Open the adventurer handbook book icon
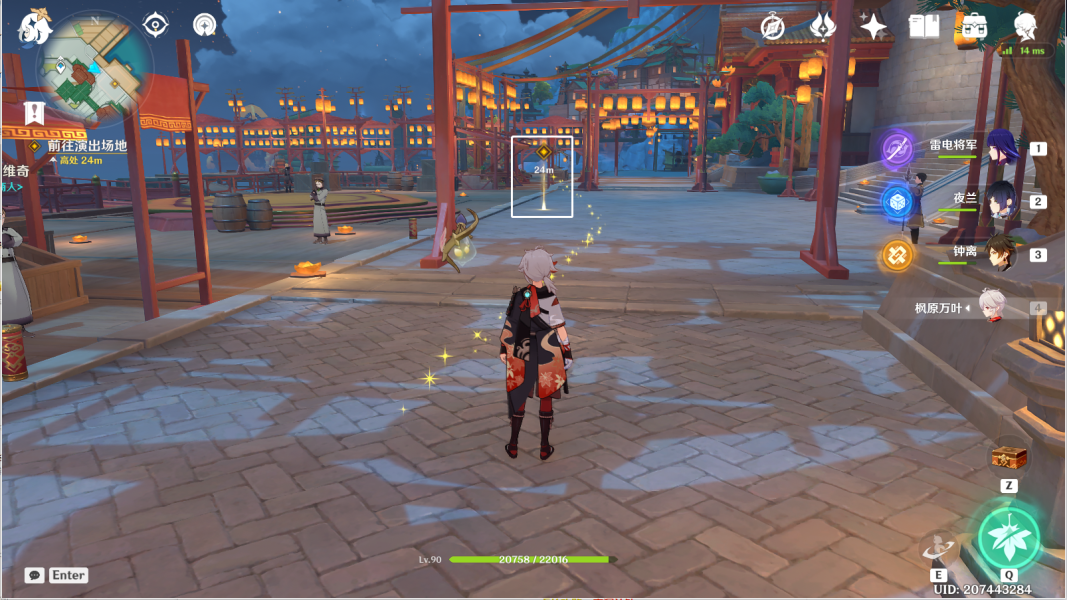This screenshot has width=1067, height=600. (924, 26)
